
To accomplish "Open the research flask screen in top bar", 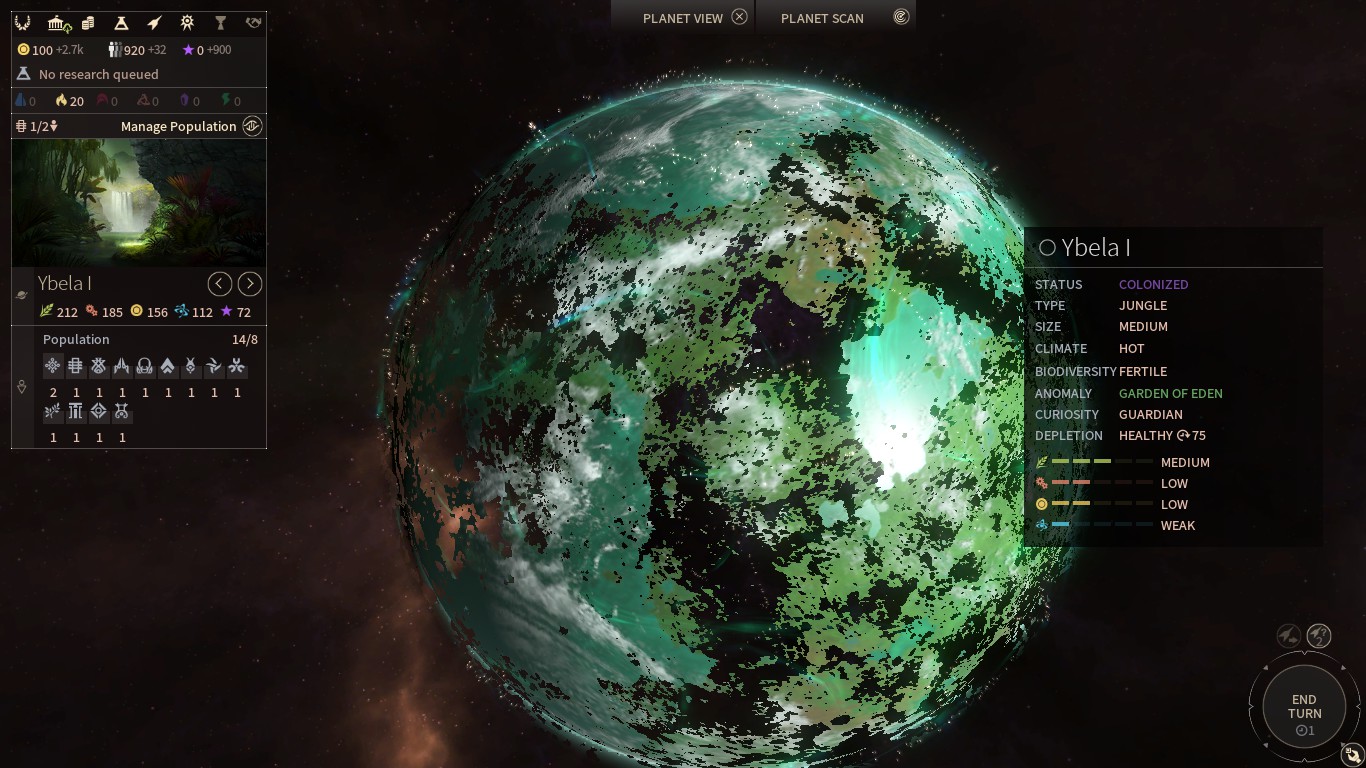I will pyautogui.click(x=121, y=22).
